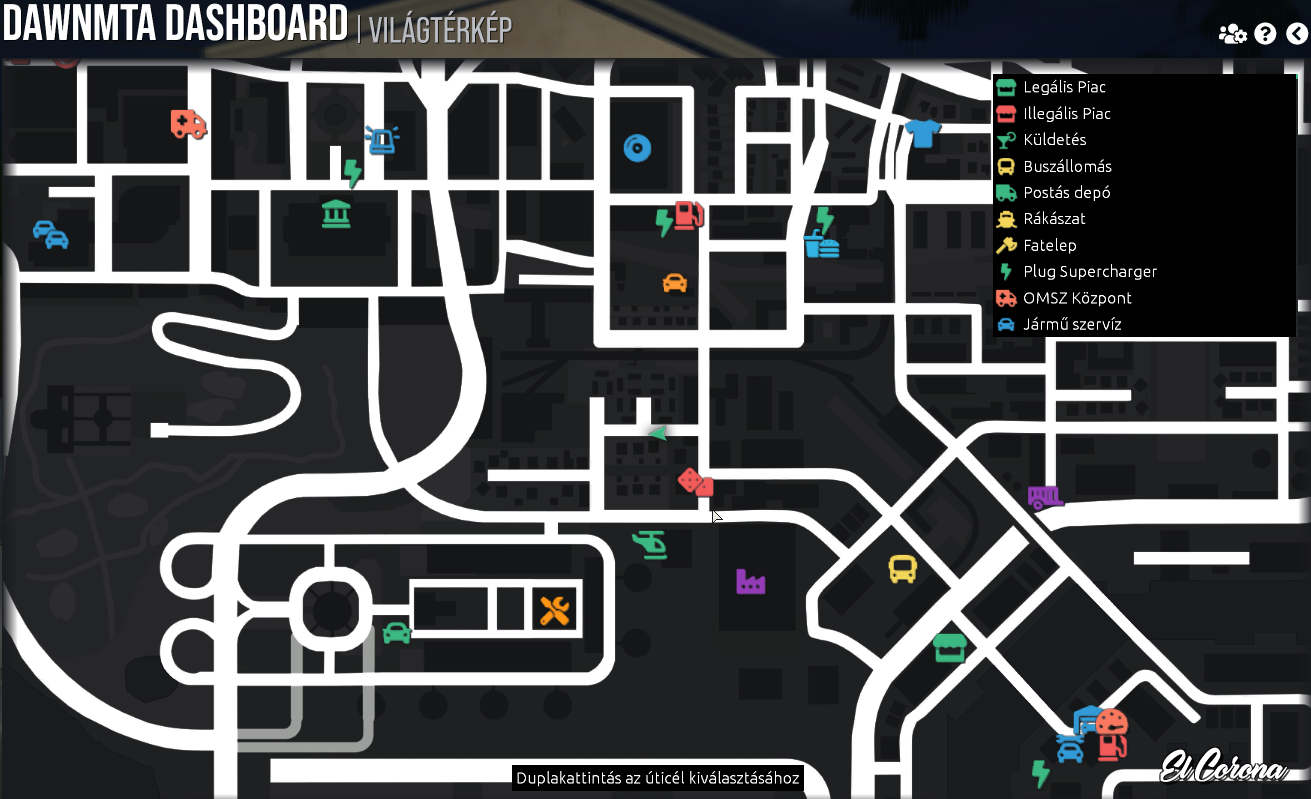Toggle Legális Piac markers in the legend

(x=1062, y=87)
